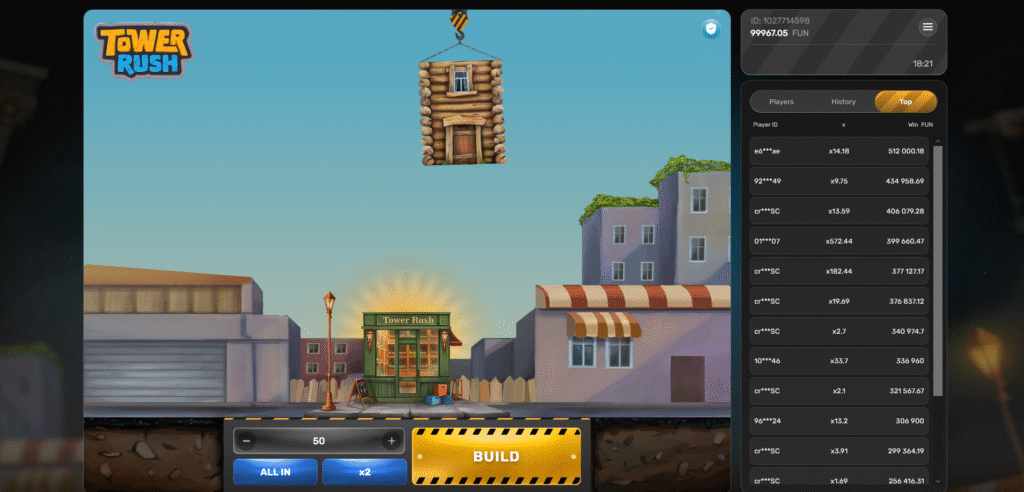Select the row for player 96***24
The width and height of the screenshot is (1024, 492).
(x=840, y=421)
